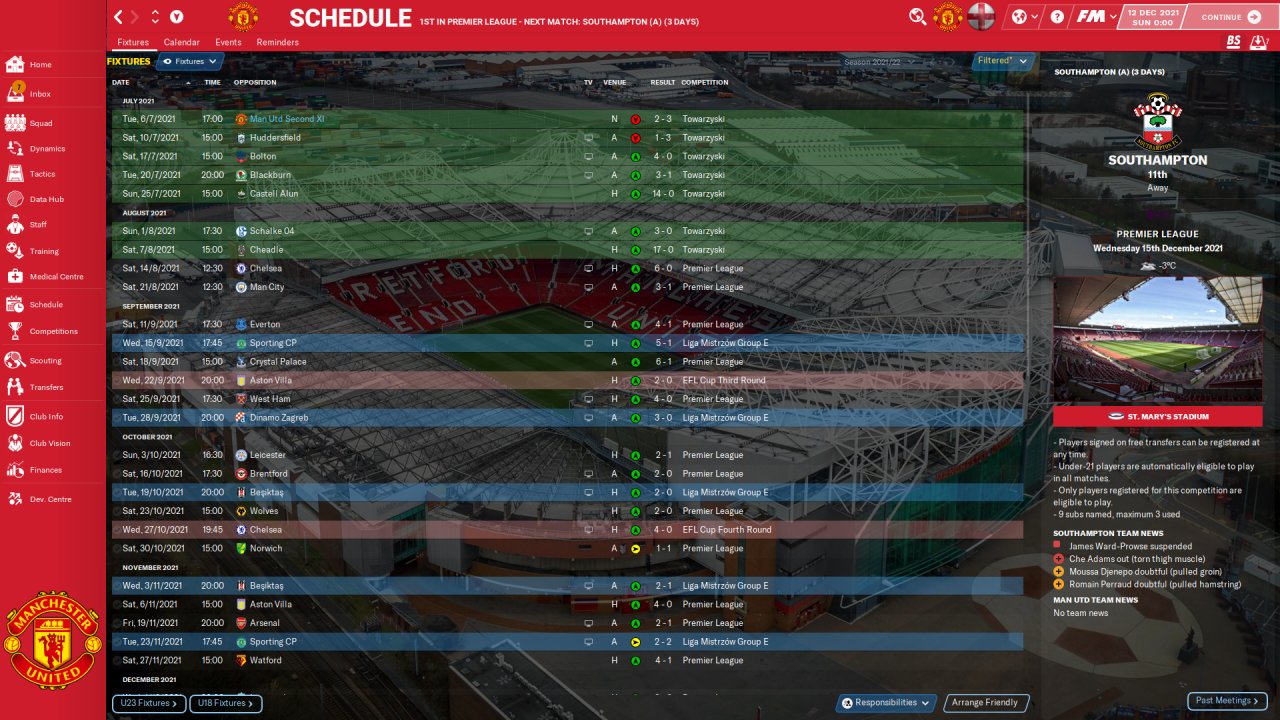Open the Scouting page
1280x720 pixels.
[x=45, y=360]
